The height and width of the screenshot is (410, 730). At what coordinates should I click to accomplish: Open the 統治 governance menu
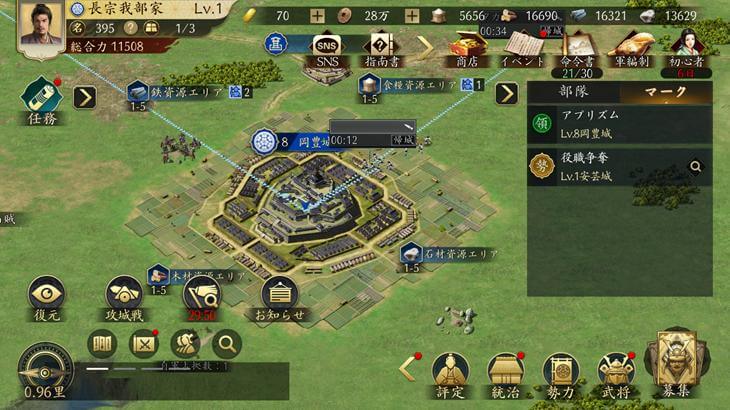click(x=505, y=375)
